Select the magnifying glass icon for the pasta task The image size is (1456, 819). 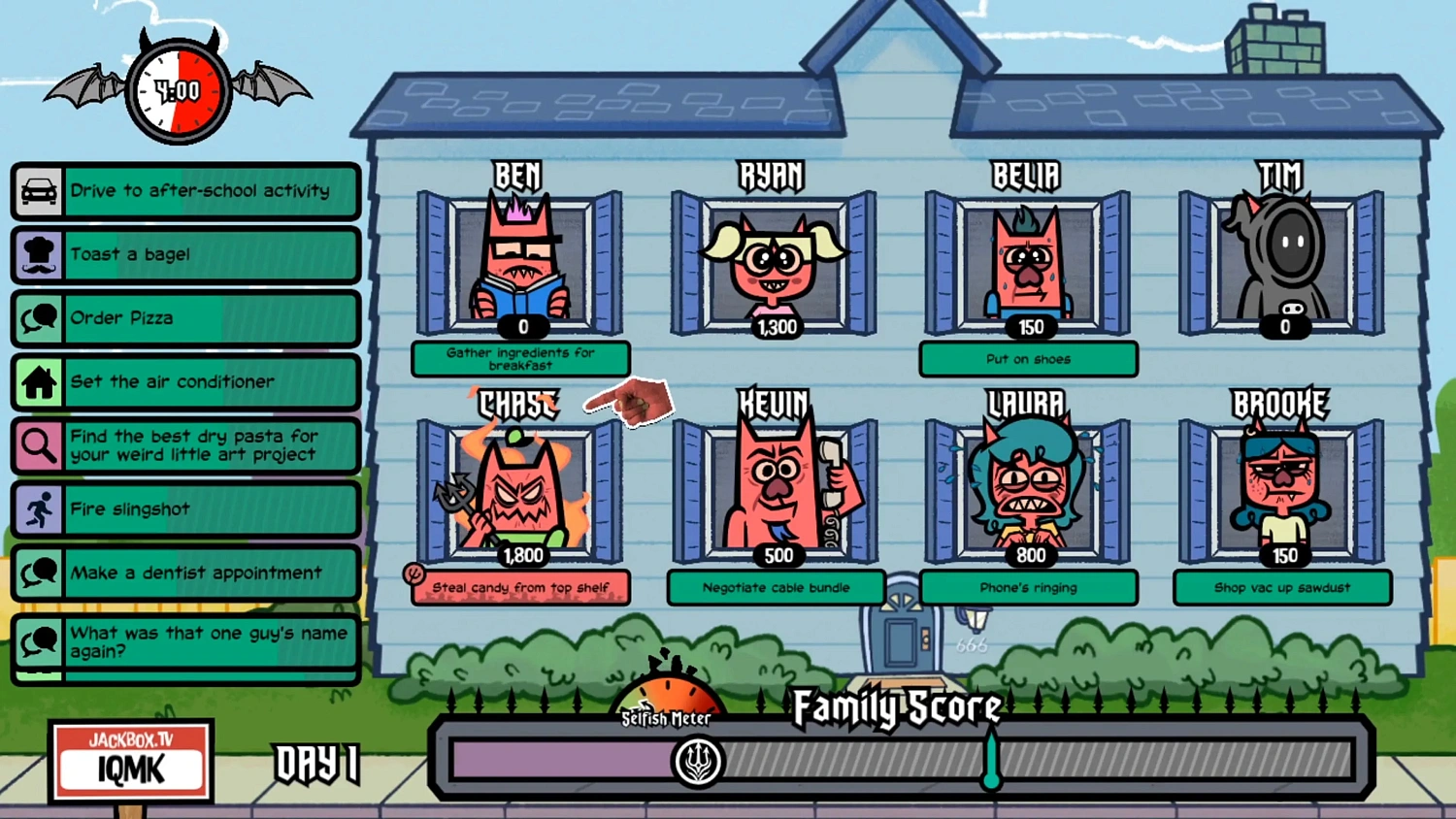pos(39,445)
